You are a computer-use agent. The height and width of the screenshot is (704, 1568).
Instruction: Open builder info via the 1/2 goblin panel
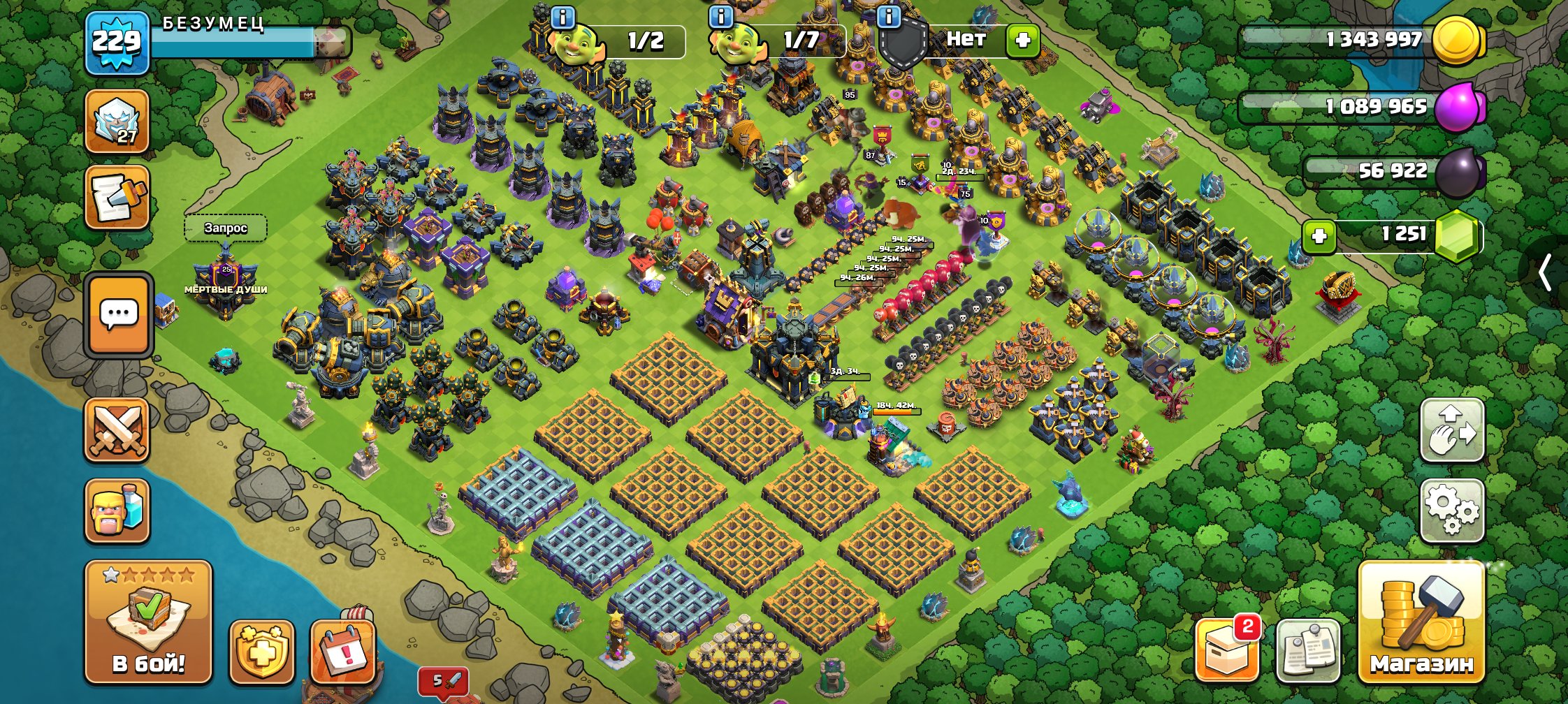pos(601,41)
